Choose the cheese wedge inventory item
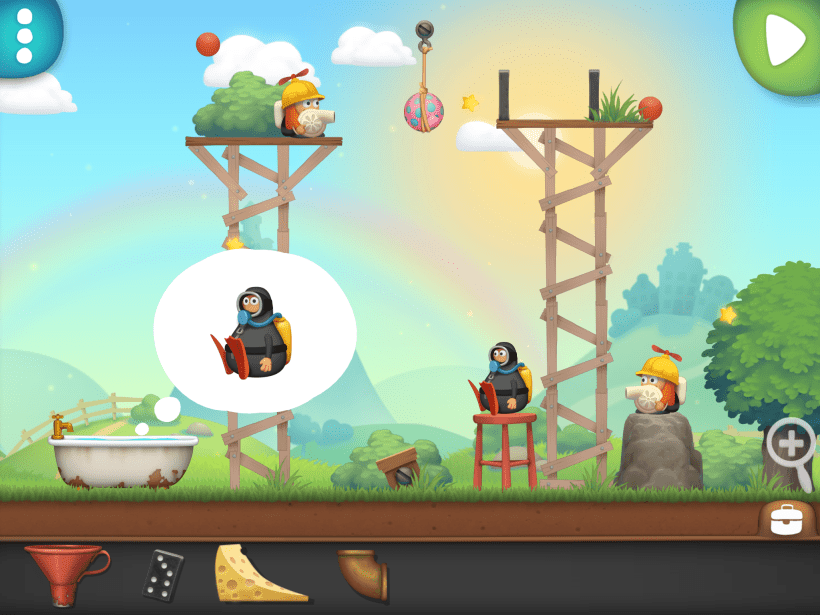This screenshot has height=615, width=820. (258, 574)
